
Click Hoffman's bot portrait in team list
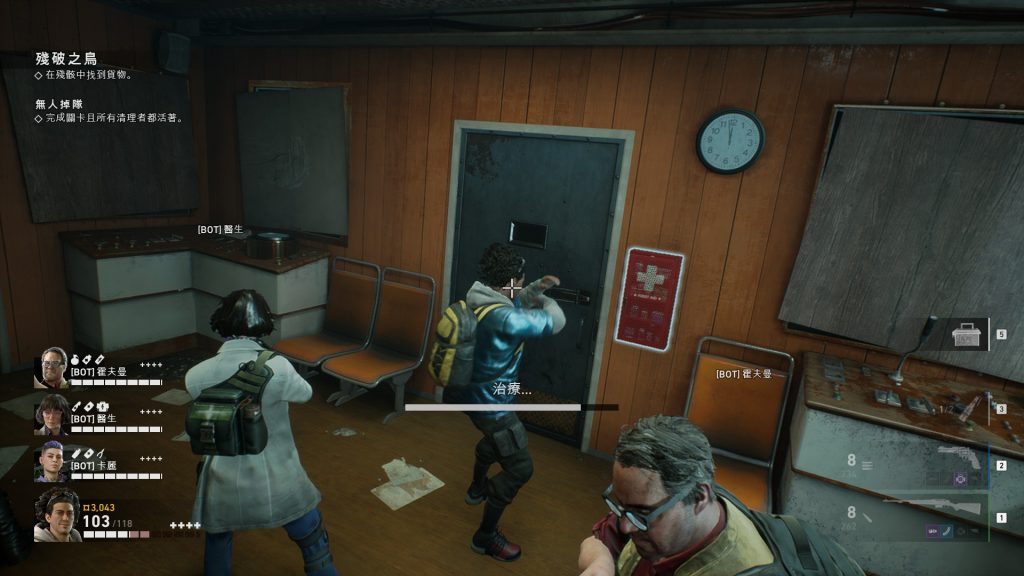coord(51,367)
